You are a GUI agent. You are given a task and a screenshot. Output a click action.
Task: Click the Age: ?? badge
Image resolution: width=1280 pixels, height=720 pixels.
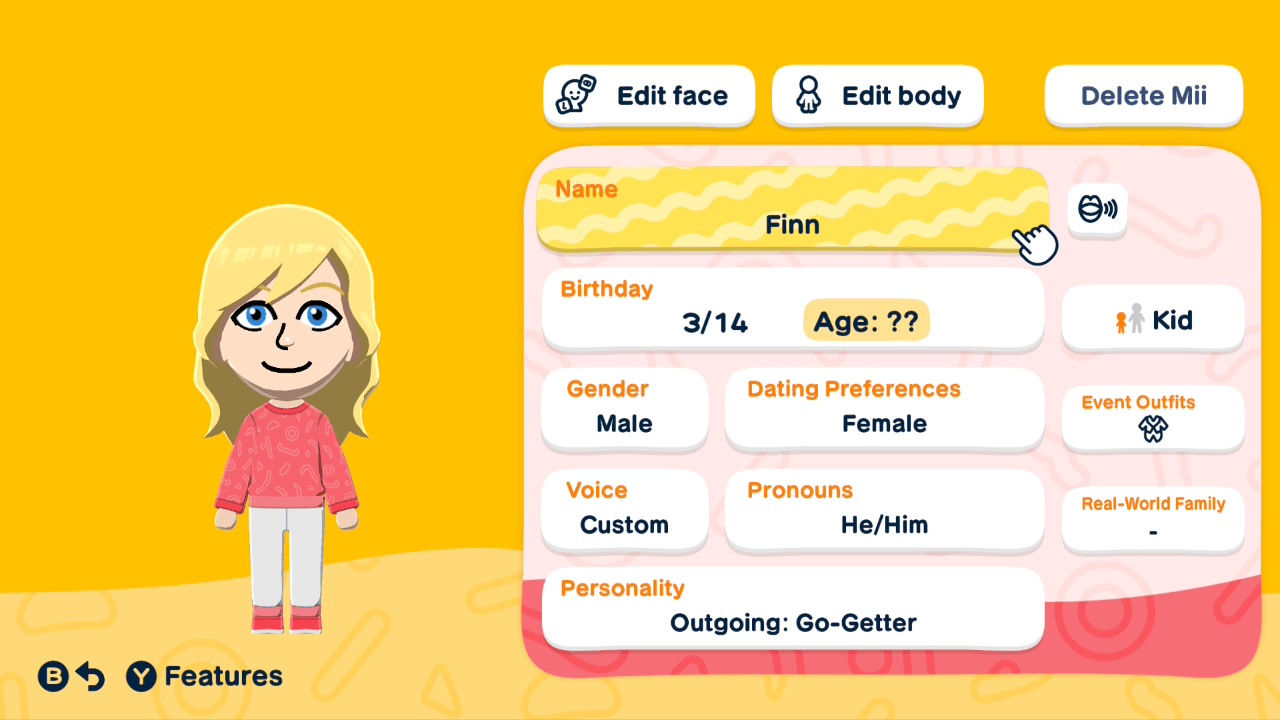(866, 321)
